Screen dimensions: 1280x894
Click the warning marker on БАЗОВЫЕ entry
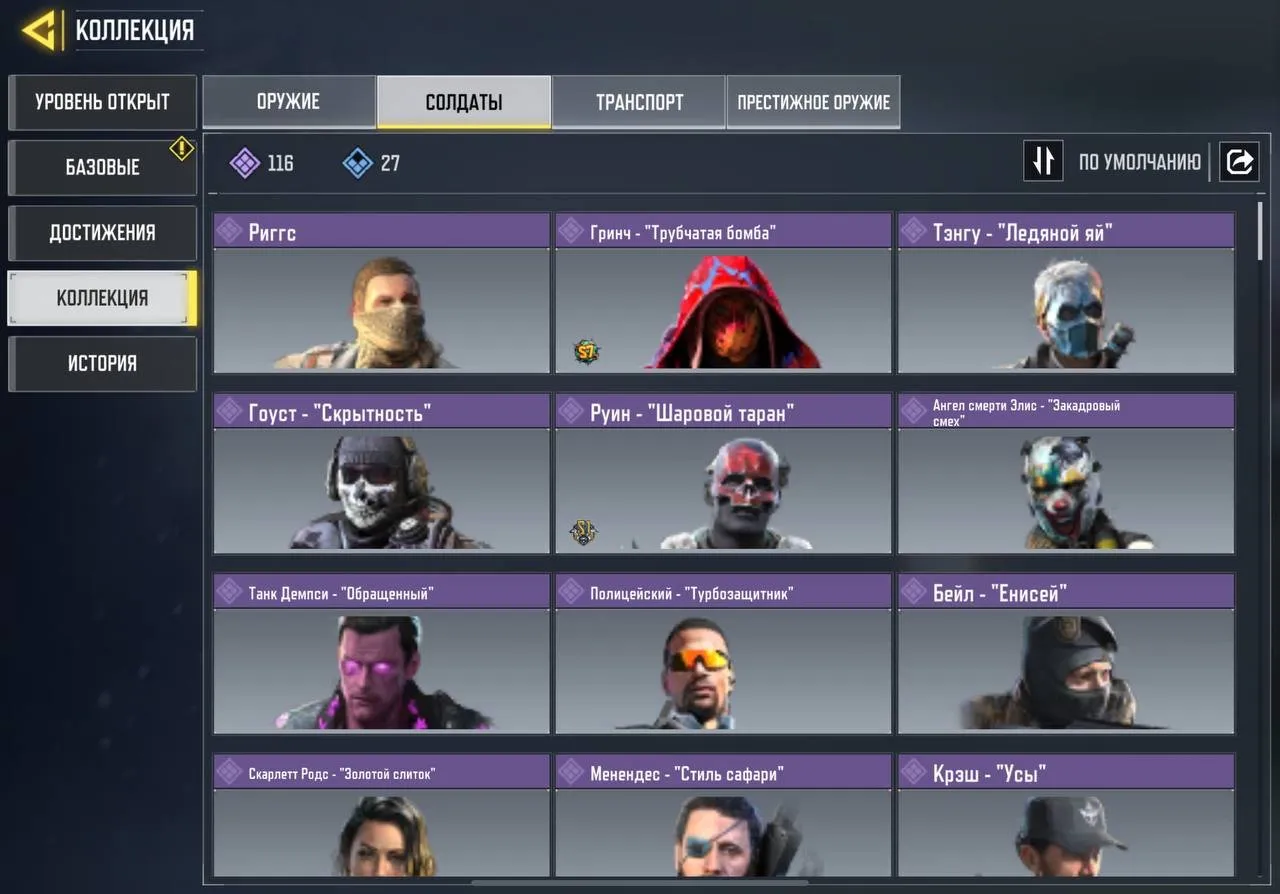pyautogui.click(x=181, y=148)
